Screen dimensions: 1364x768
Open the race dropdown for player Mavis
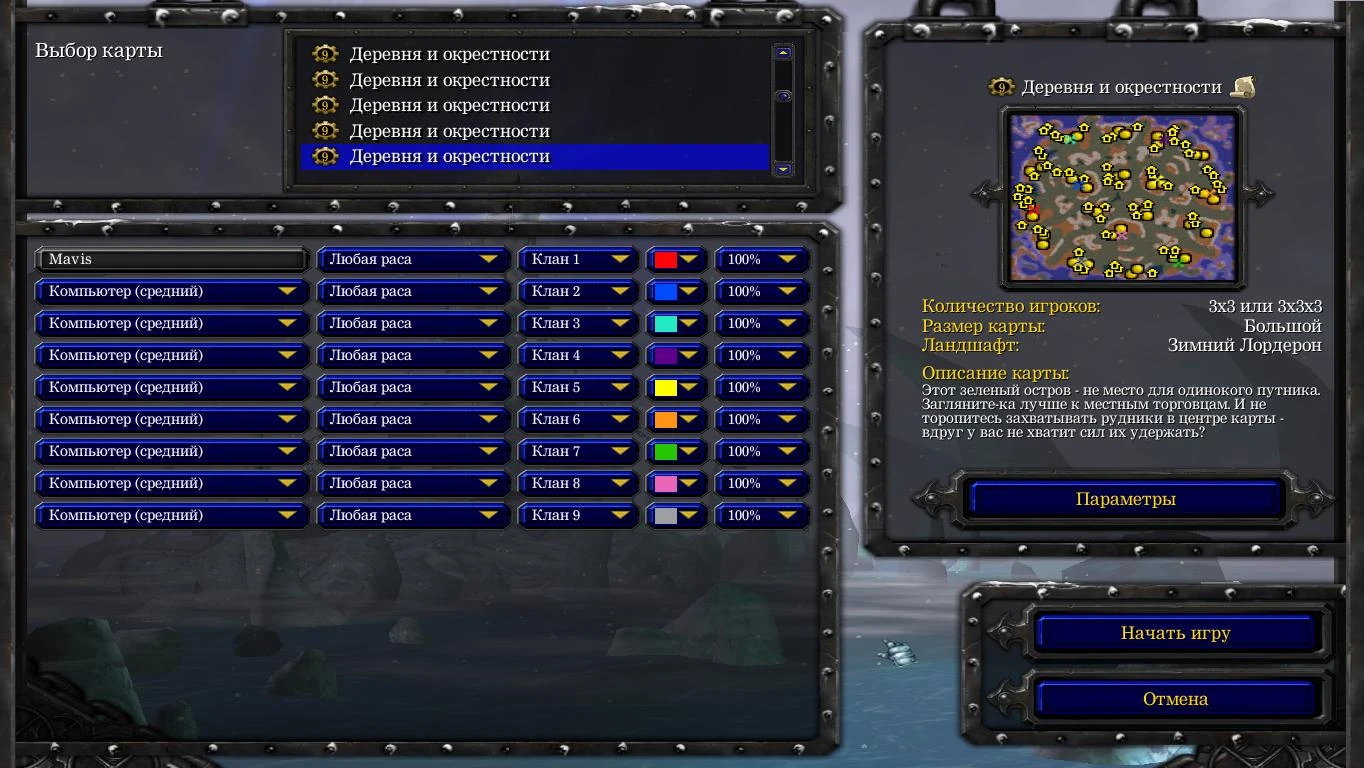point(412,259)
